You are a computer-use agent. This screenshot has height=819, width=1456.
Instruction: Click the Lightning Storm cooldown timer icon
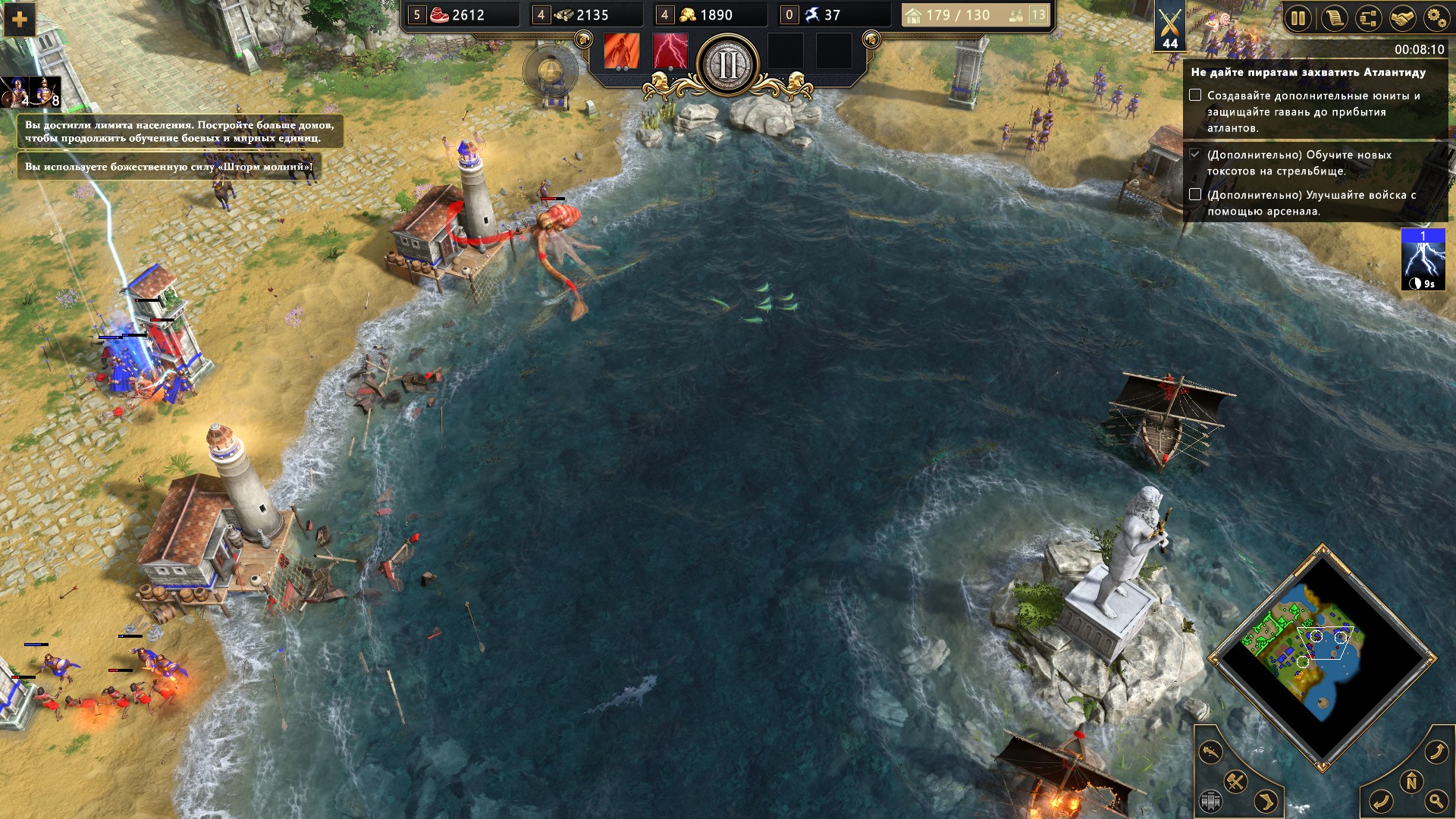coord(1423,259)
